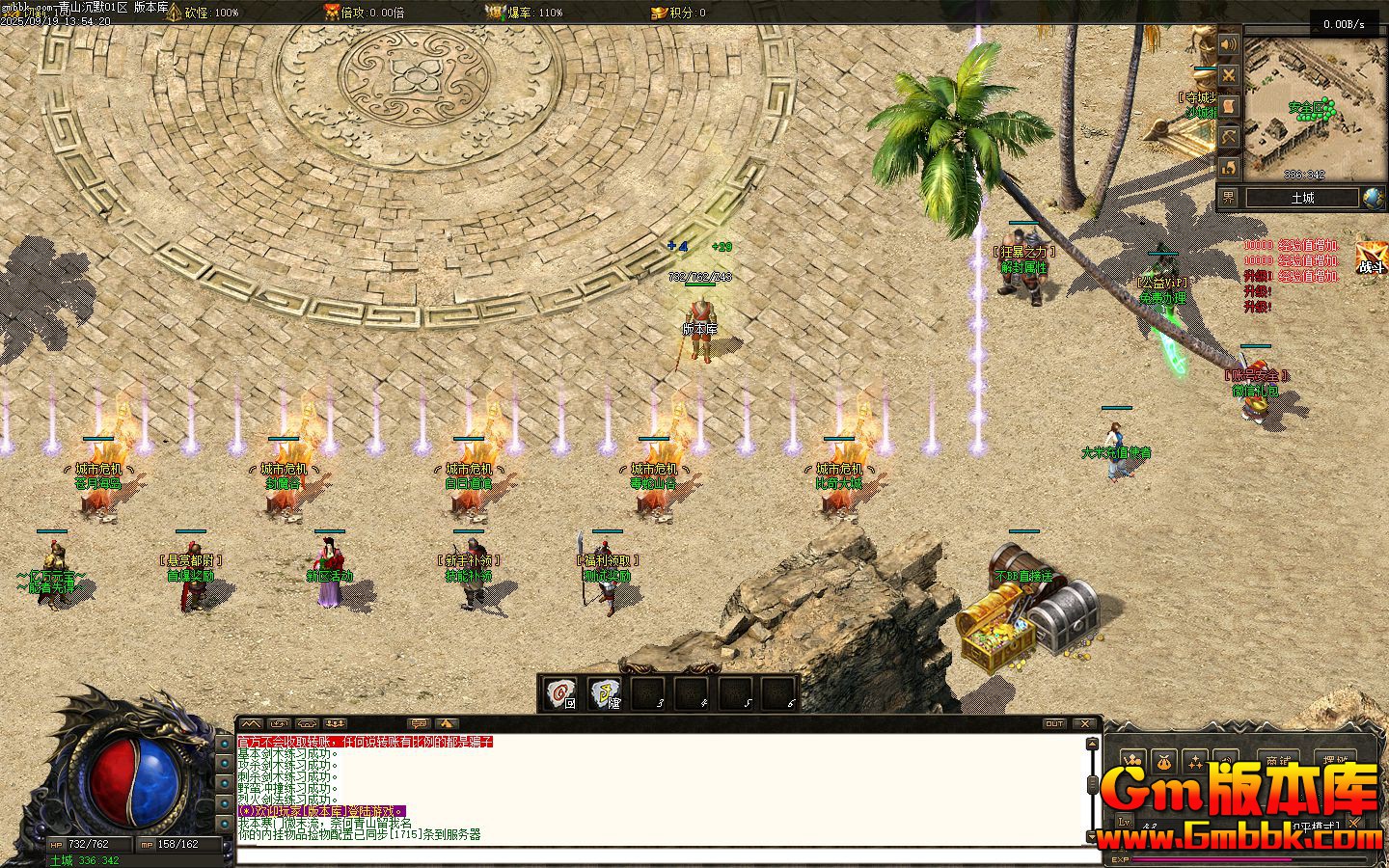Viewport: 1389px width, 868px height.
Task: Click the OUT button on chat panel
Action: pos(1054,723)
